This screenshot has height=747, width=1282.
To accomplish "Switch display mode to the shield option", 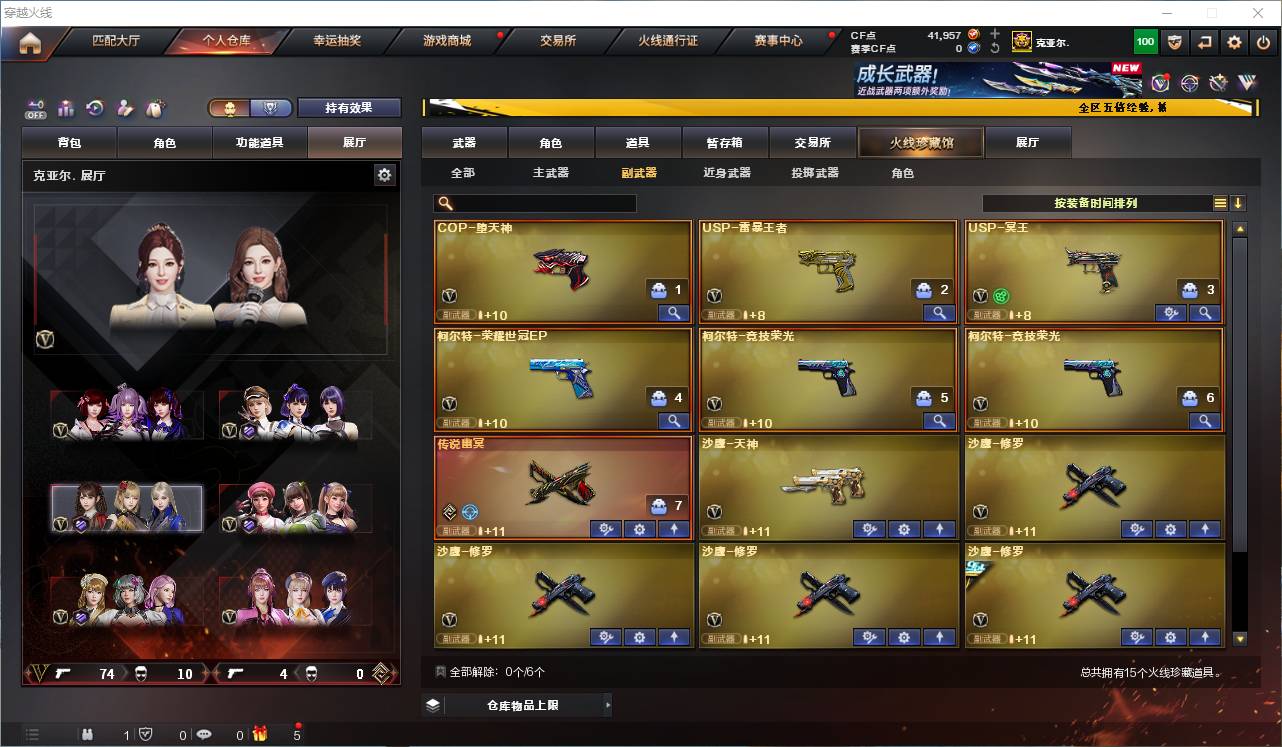I will [271, 106].
